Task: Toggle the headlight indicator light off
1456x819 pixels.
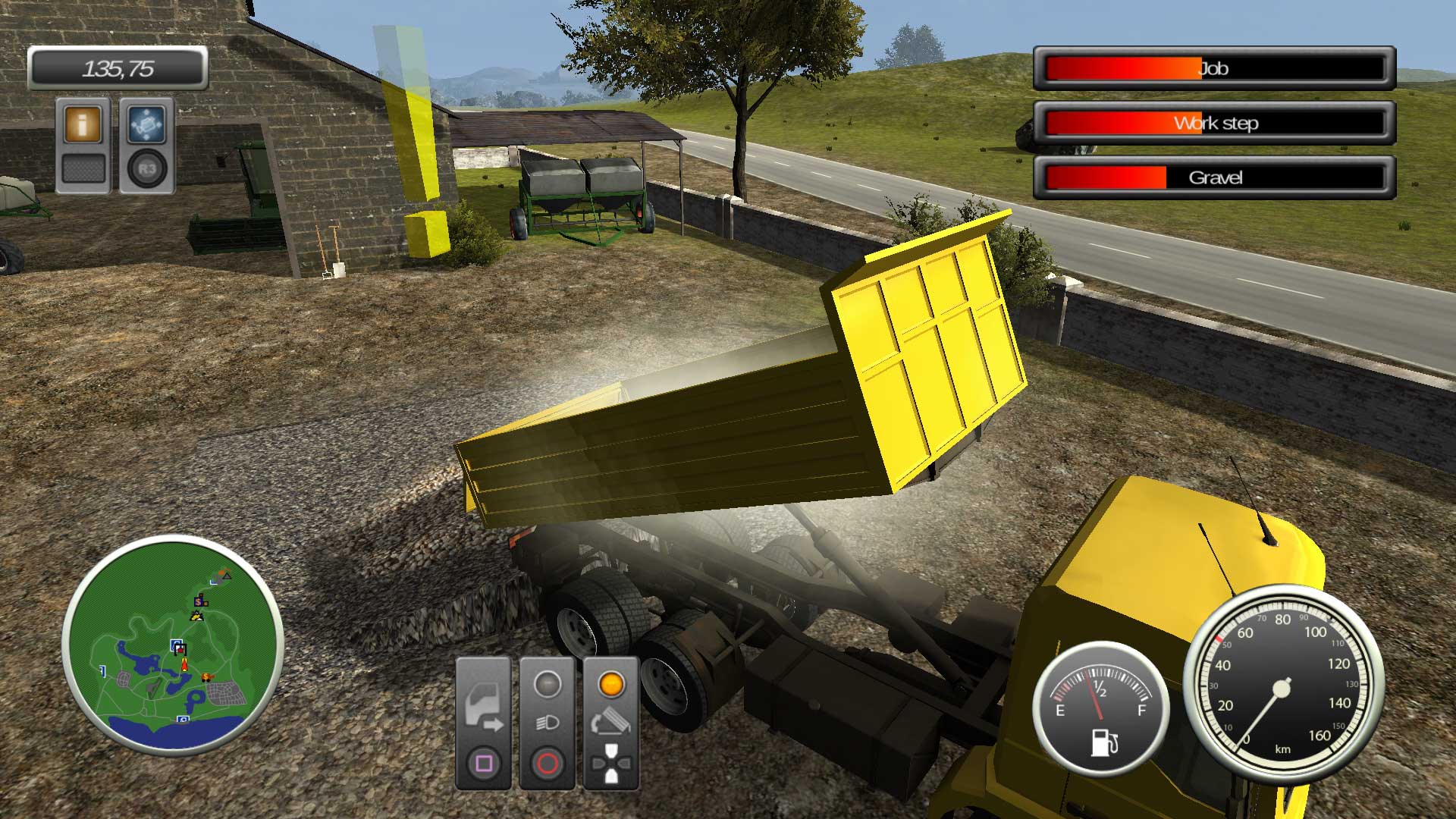Action: click(x=548, y=685)
